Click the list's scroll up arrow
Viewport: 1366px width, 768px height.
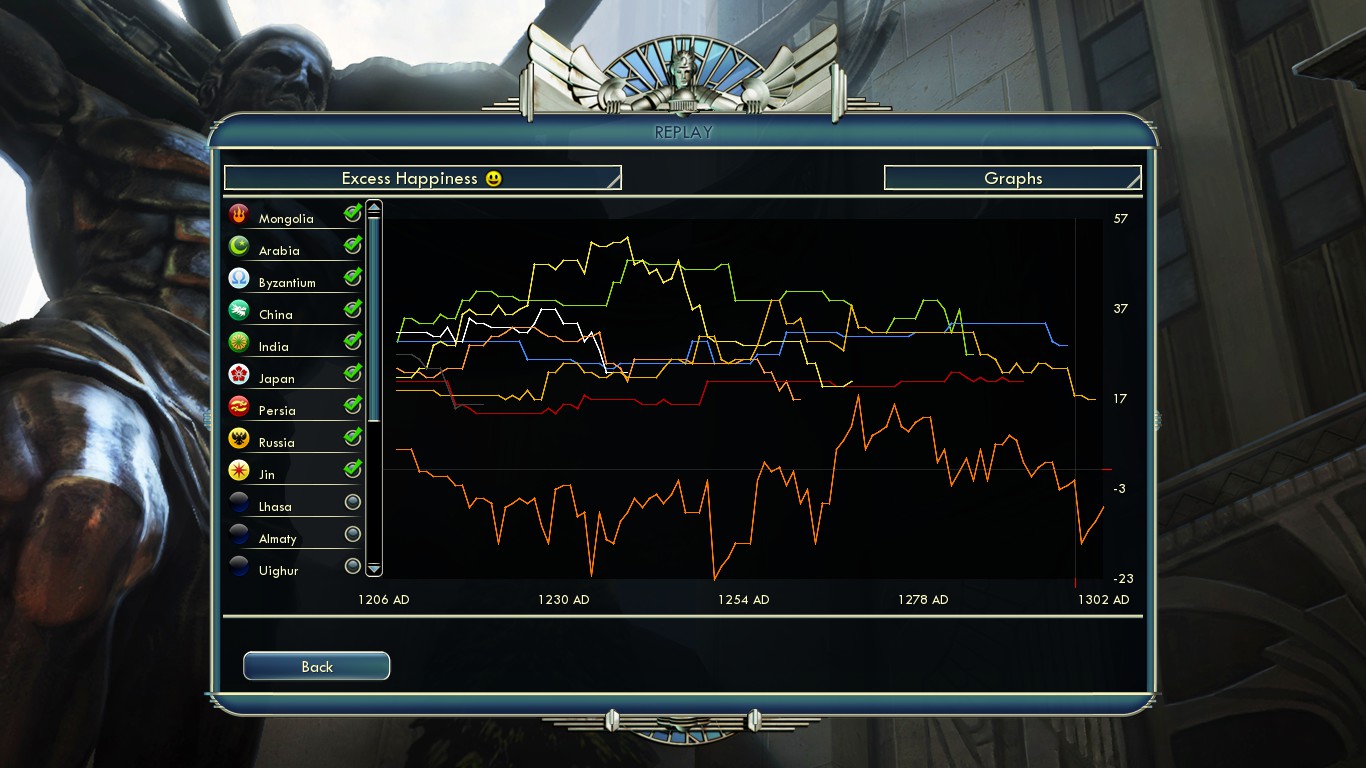tap(374, 208)
